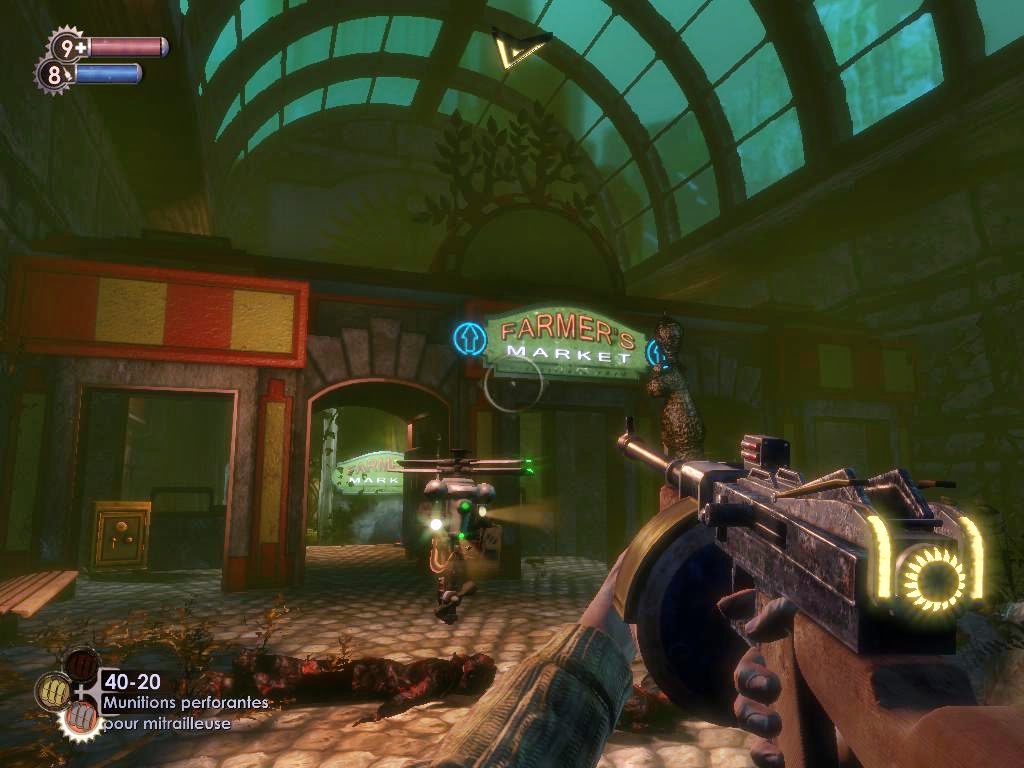Select the highlighted armor-piercing ammo icon

click(80, 717)
